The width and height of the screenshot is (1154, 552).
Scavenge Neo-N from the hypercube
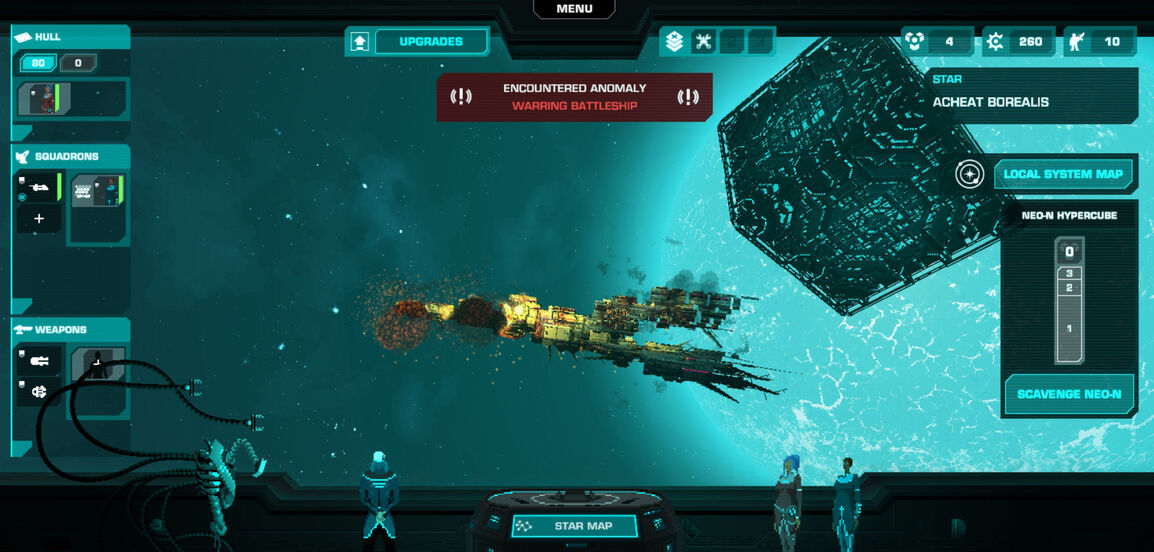(x=1068, y=394)
